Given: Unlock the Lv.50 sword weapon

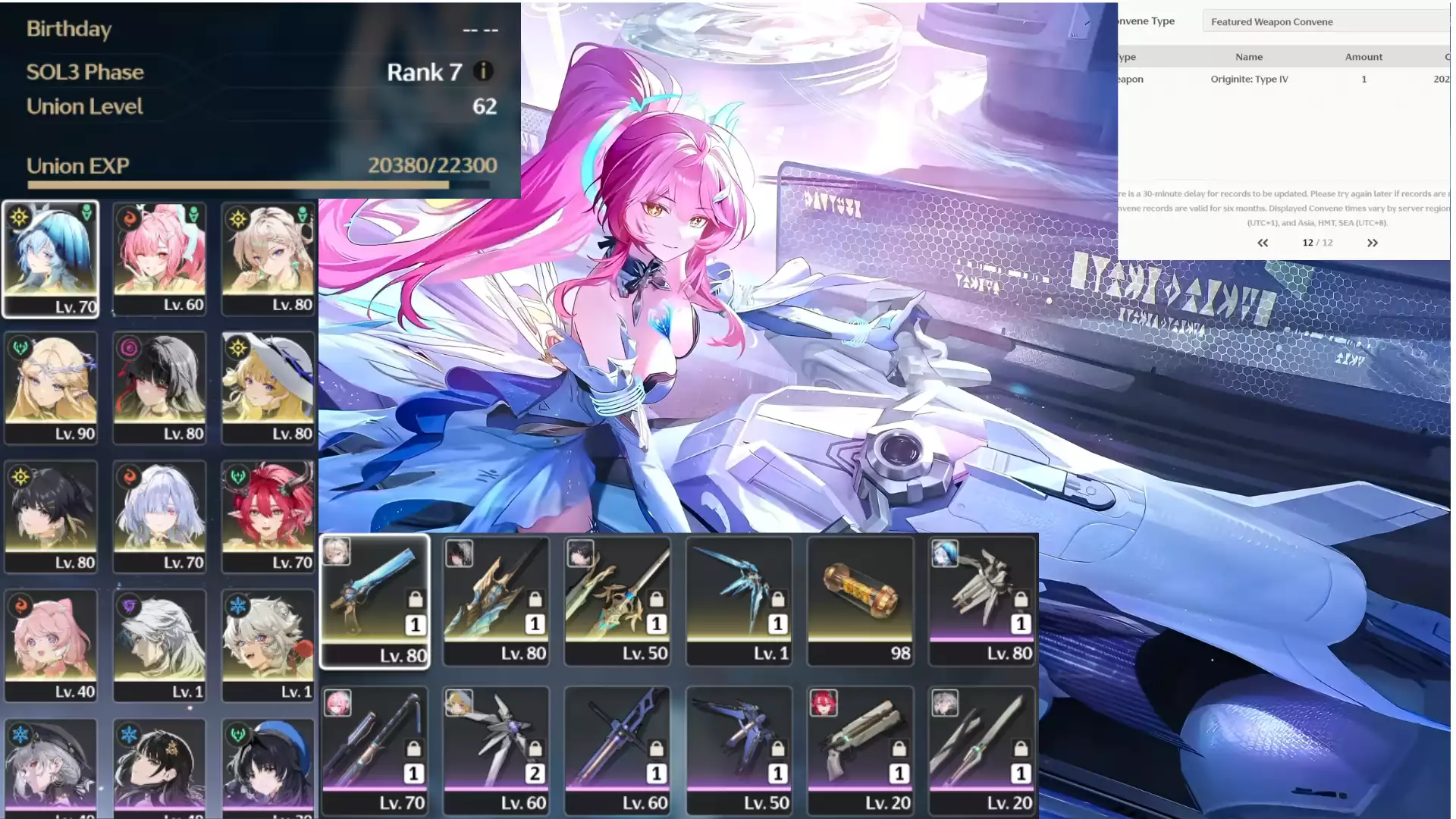Looking at the screenshot, I should point(657,598).
